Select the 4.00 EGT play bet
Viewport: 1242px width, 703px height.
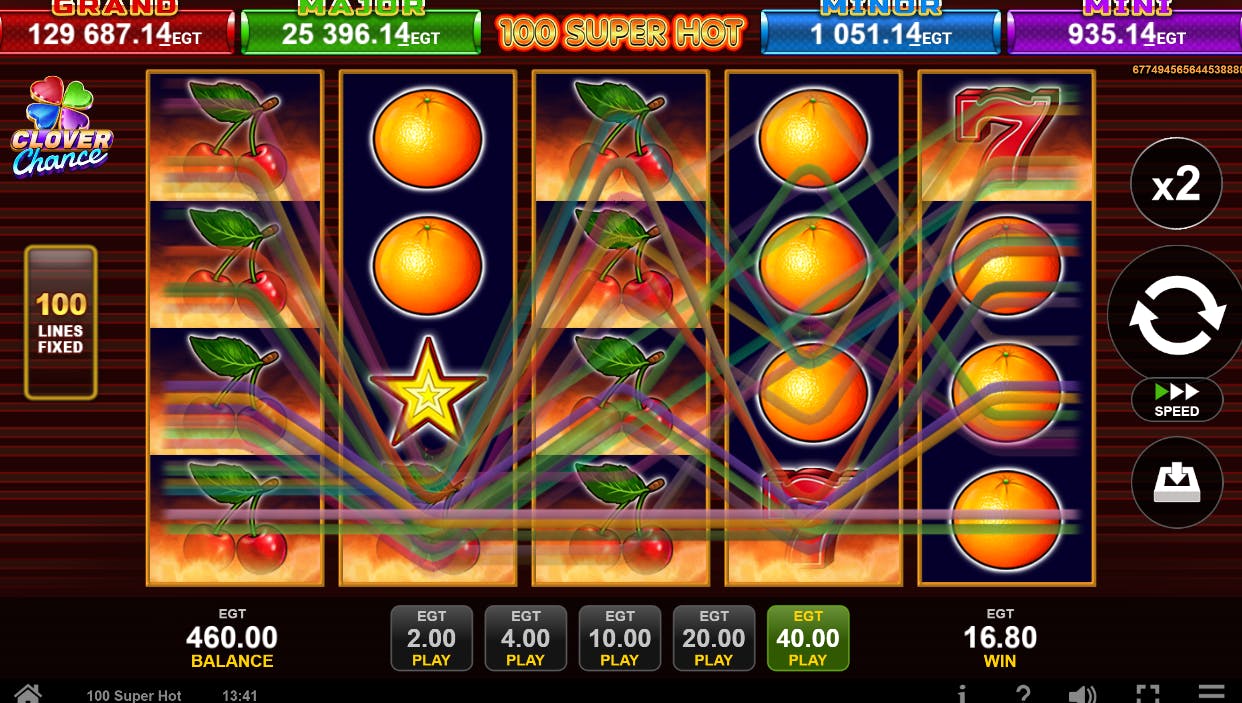tap(525, 638)
